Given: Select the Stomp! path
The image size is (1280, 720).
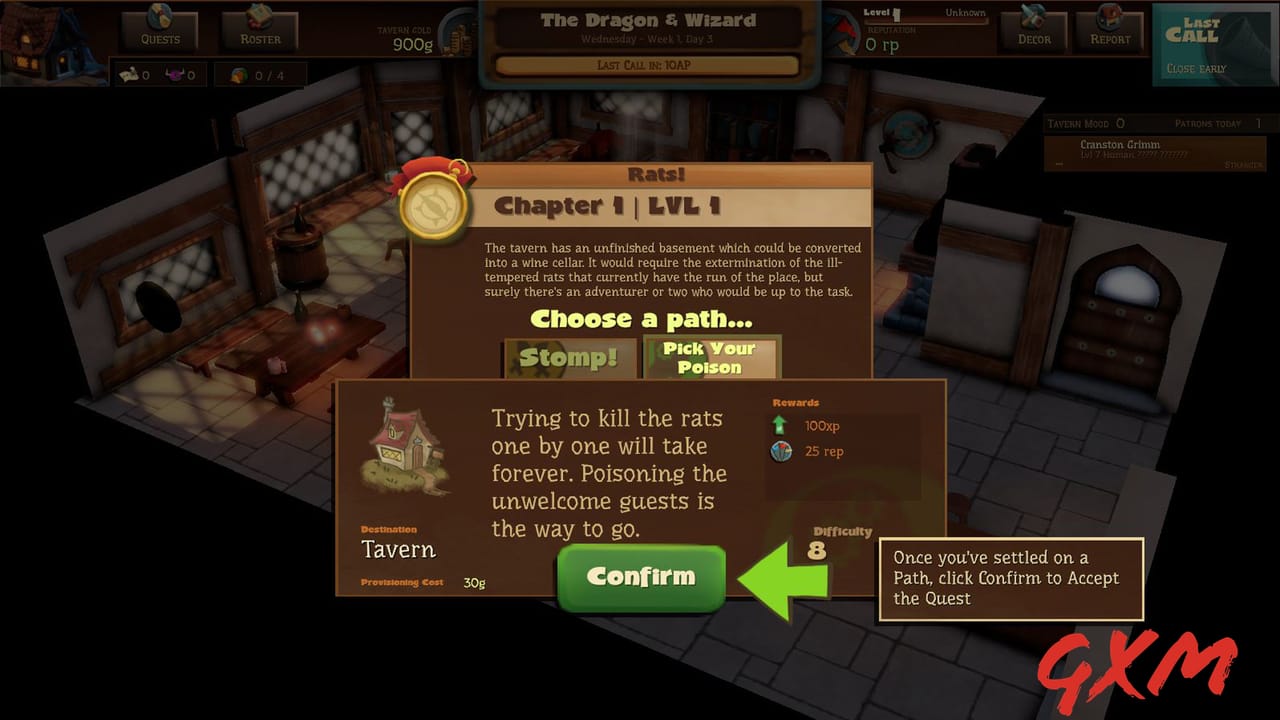Looking at the screenshot, I should 568,359.
